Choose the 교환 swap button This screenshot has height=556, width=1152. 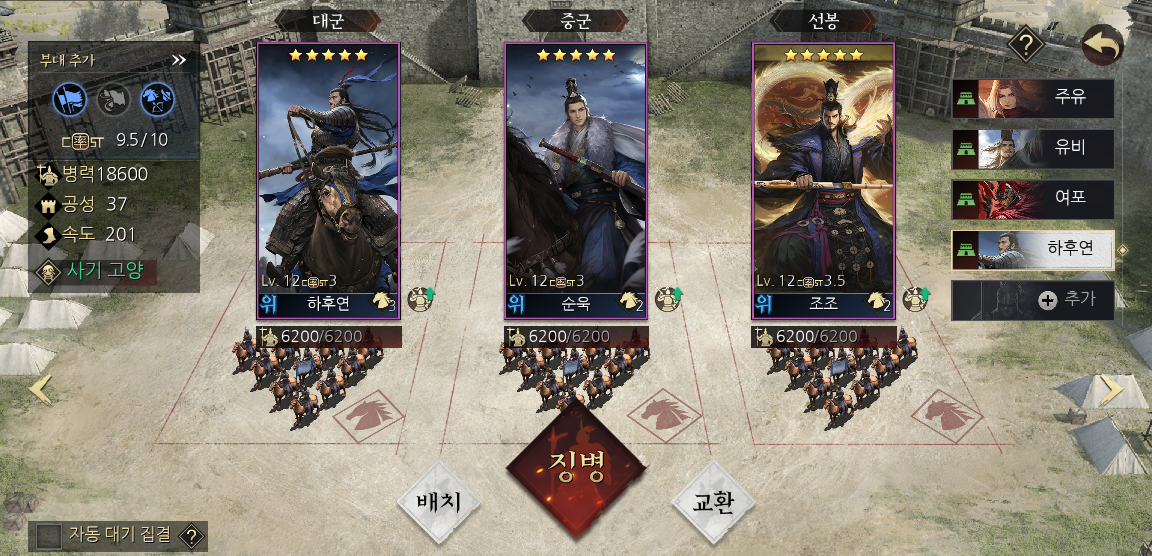713,502
